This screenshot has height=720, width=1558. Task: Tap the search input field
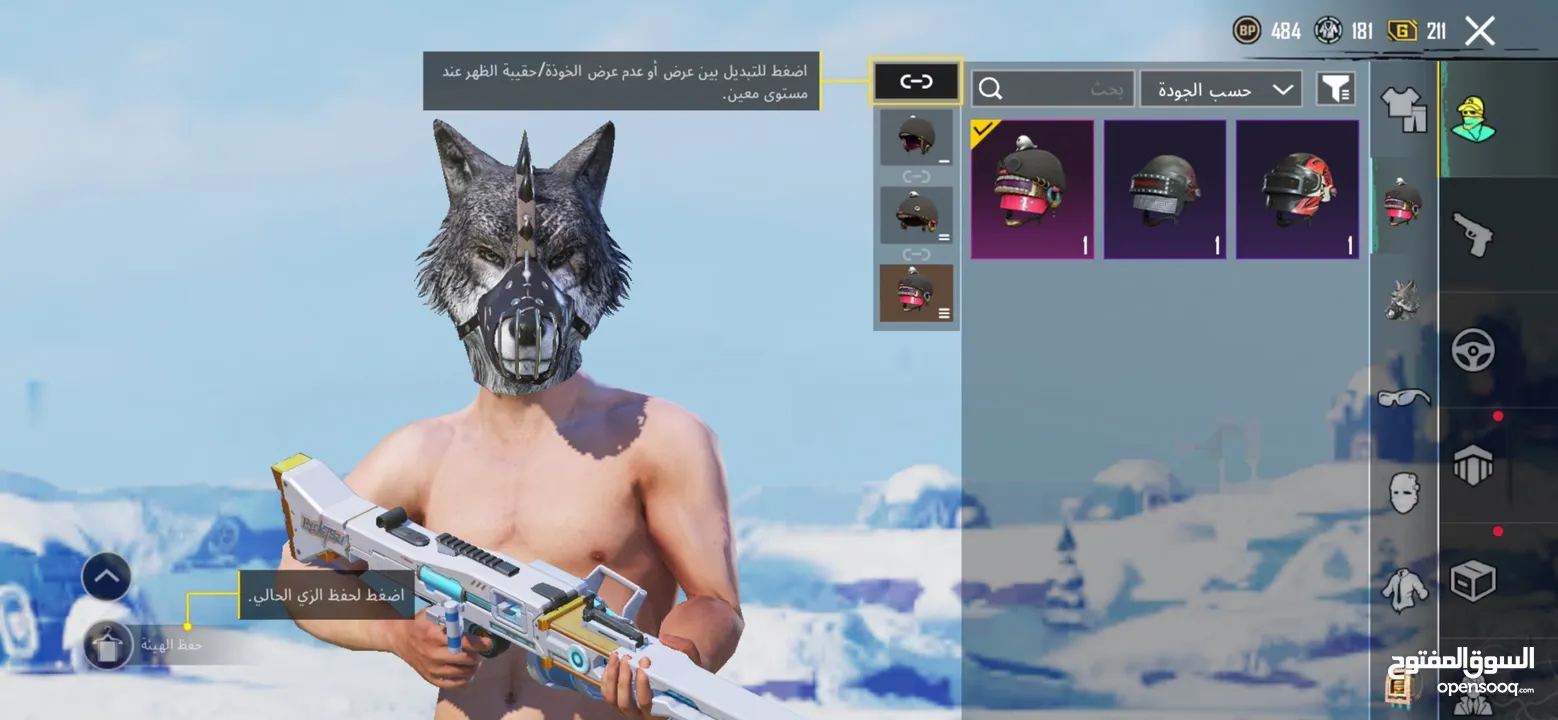pyautogui.click(x=1055, y=89)
